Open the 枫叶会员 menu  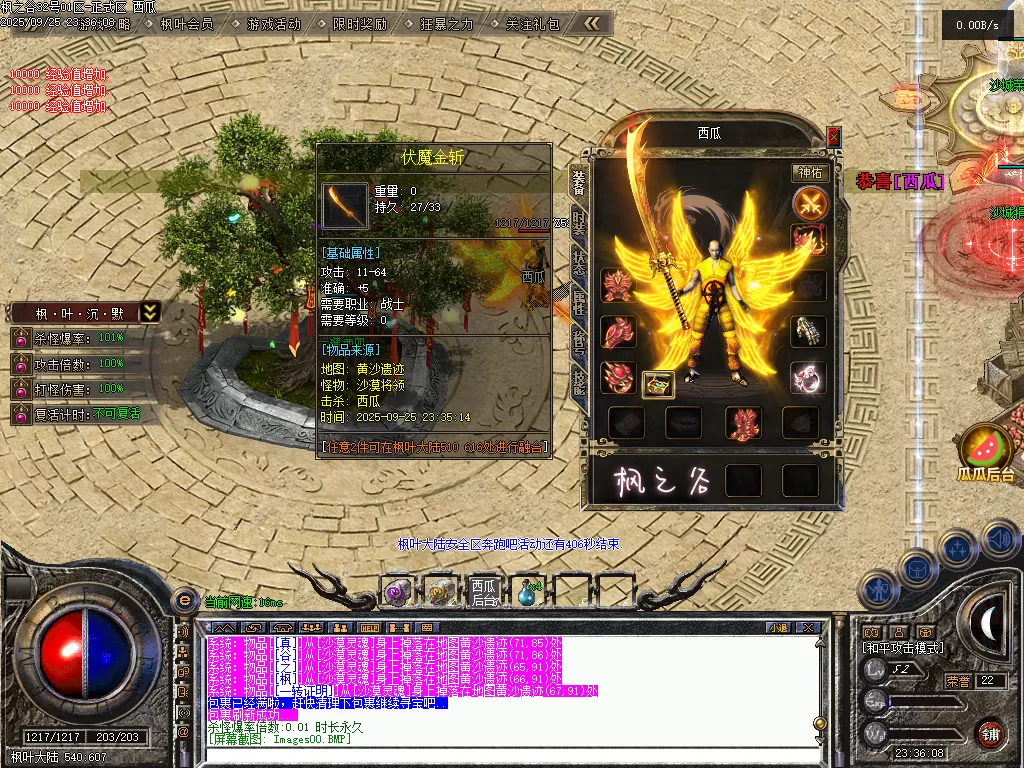187,24
